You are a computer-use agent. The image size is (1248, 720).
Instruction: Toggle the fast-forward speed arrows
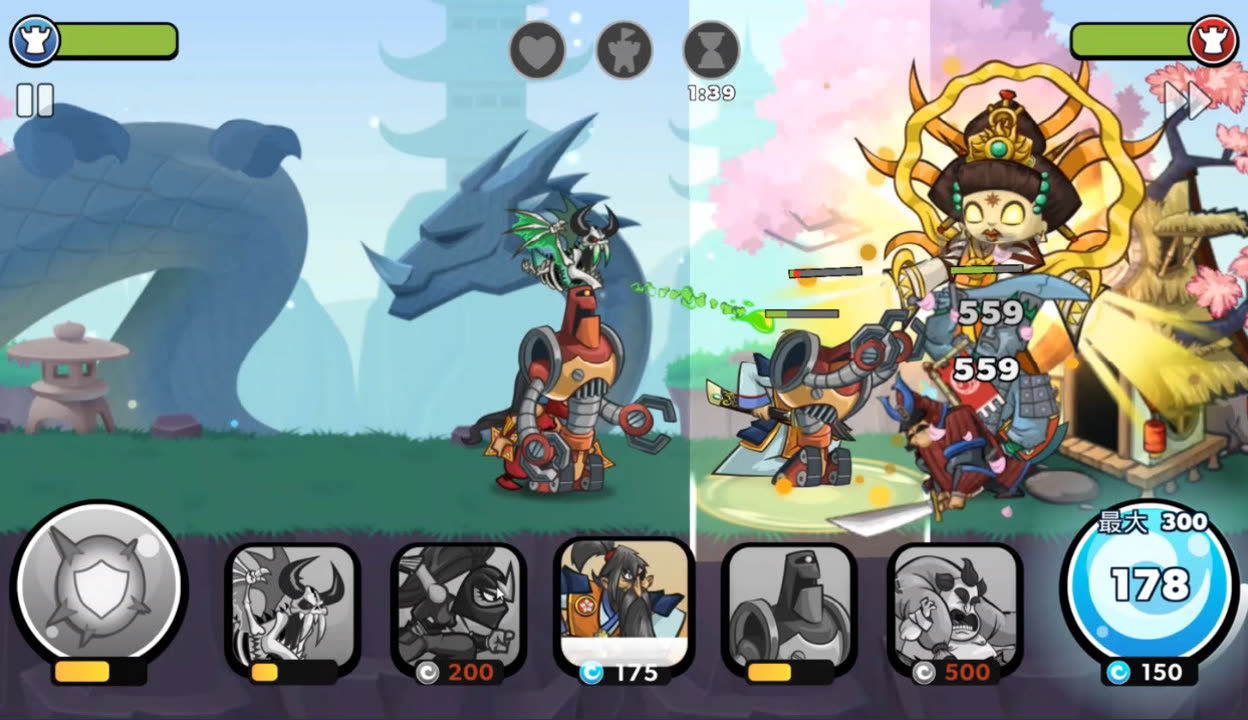(x=1187, y=100)
